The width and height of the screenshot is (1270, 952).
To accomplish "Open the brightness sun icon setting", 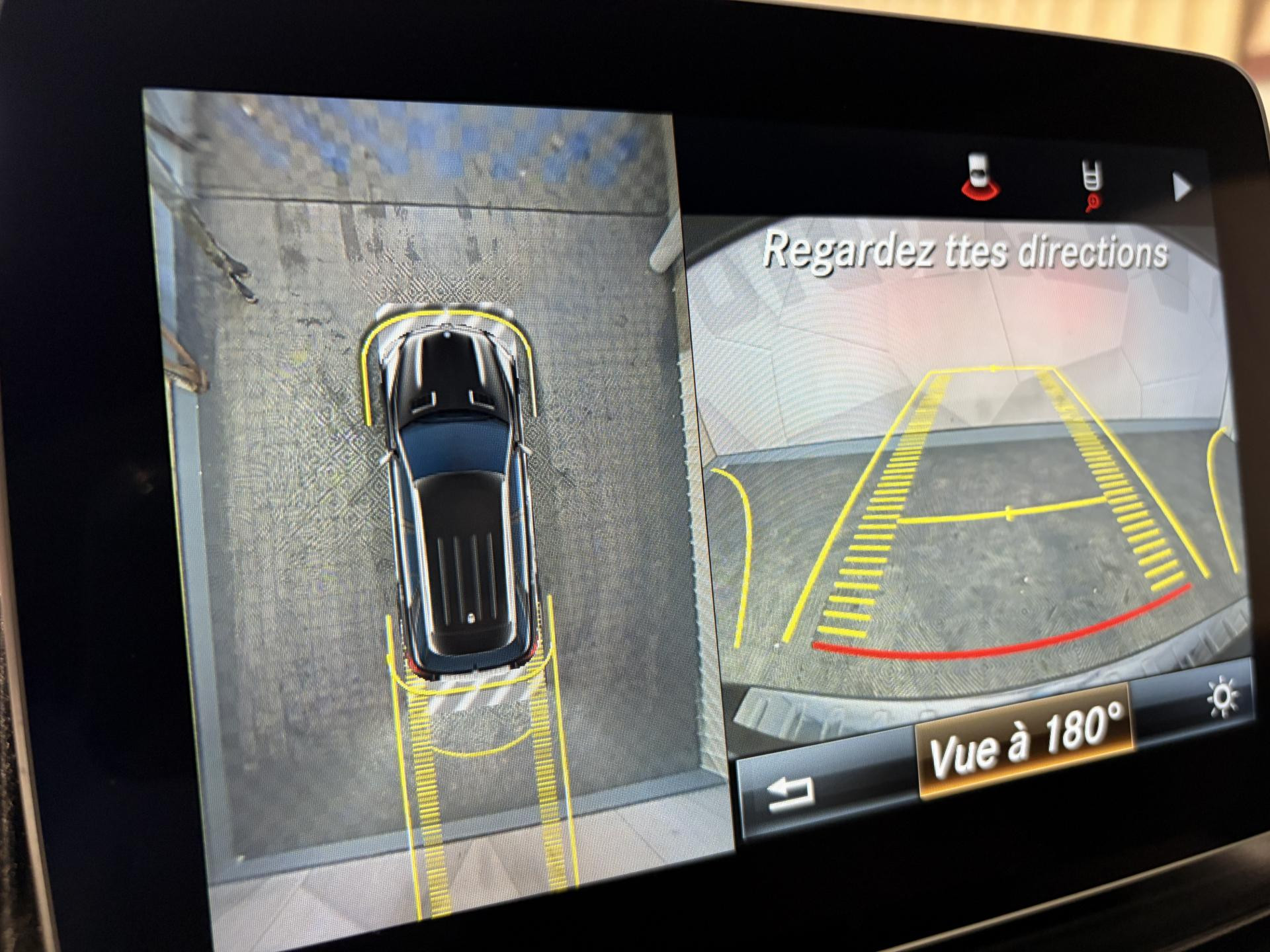I will 1221,697.
